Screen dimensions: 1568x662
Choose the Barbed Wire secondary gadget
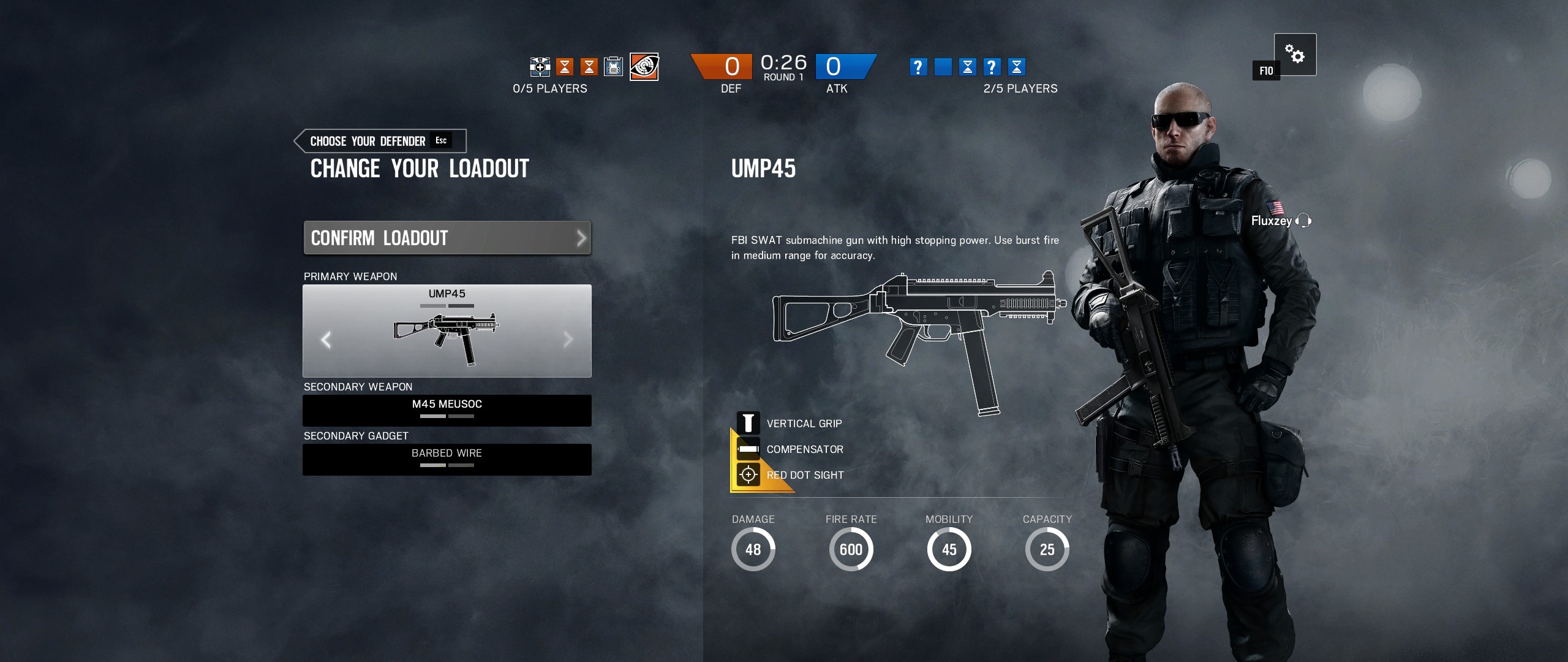tap(447, 459)
